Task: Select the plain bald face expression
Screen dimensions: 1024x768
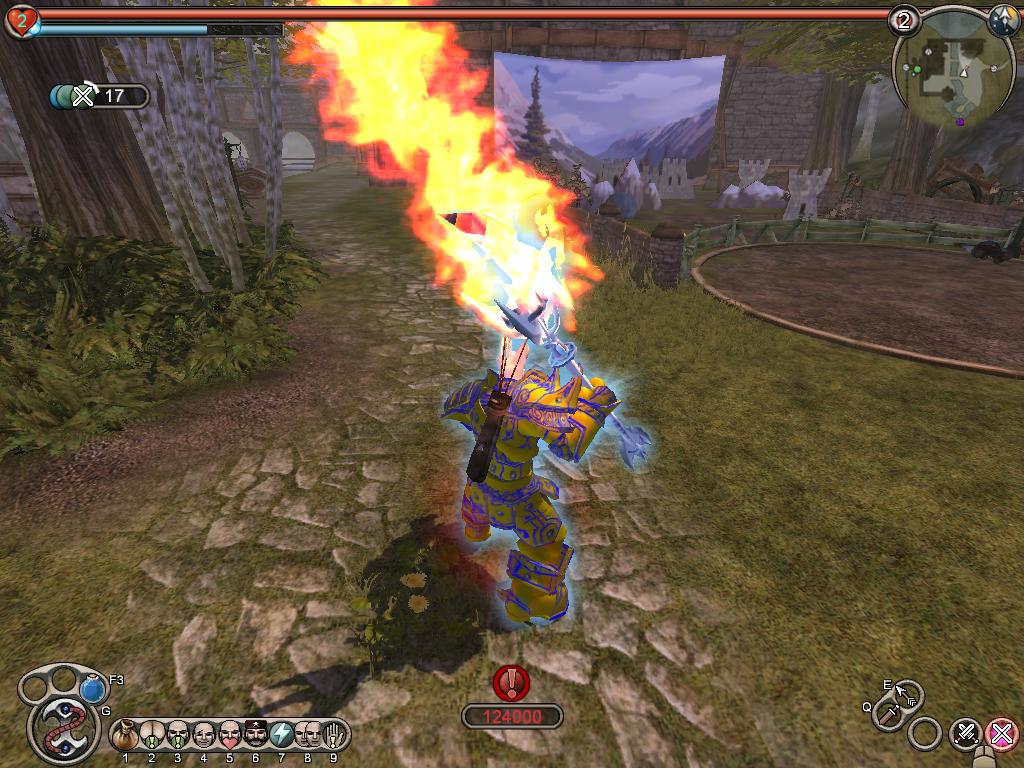Action: click(204, 735)
